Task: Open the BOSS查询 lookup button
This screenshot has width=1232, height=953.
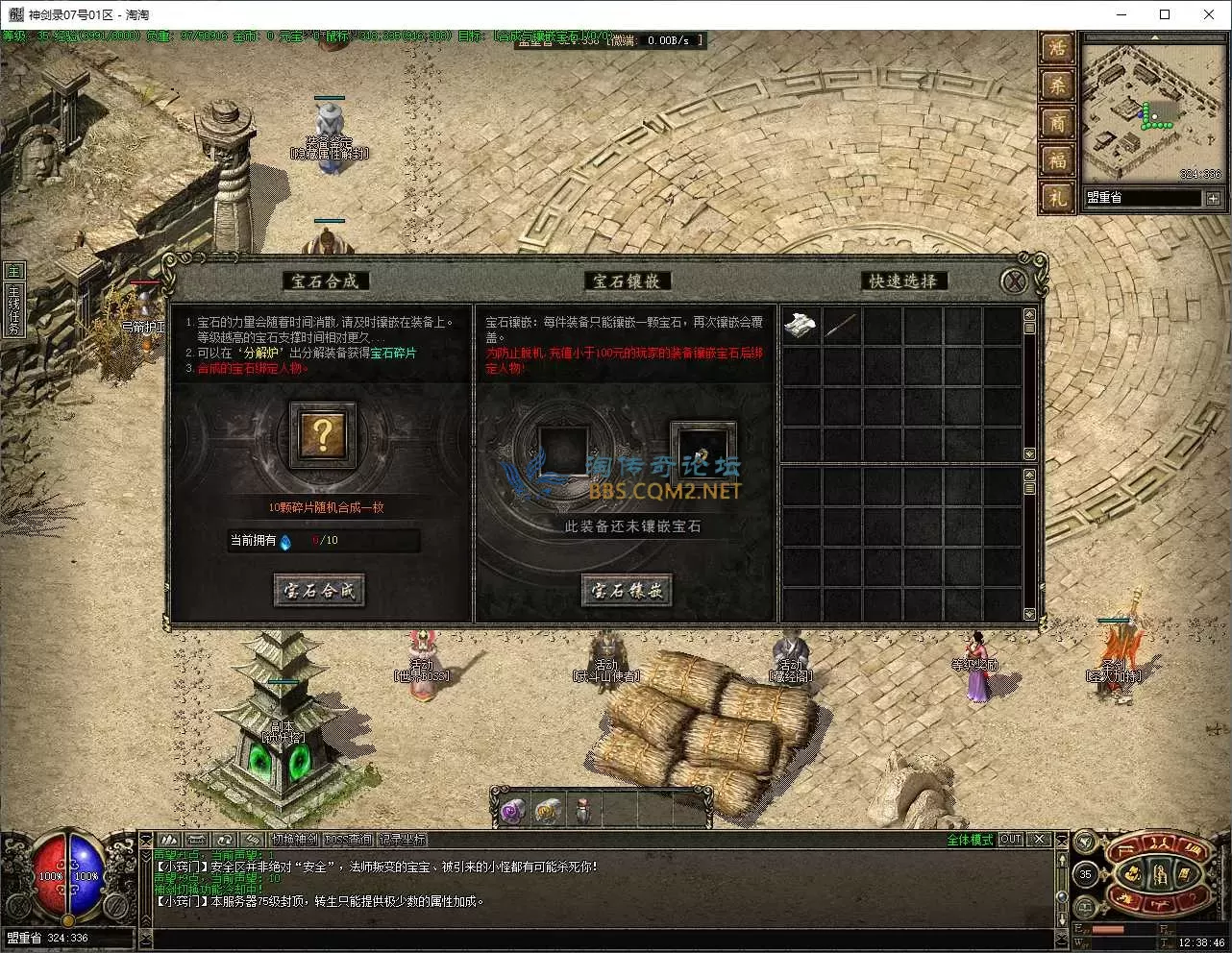Action: [x=348, y=840]
